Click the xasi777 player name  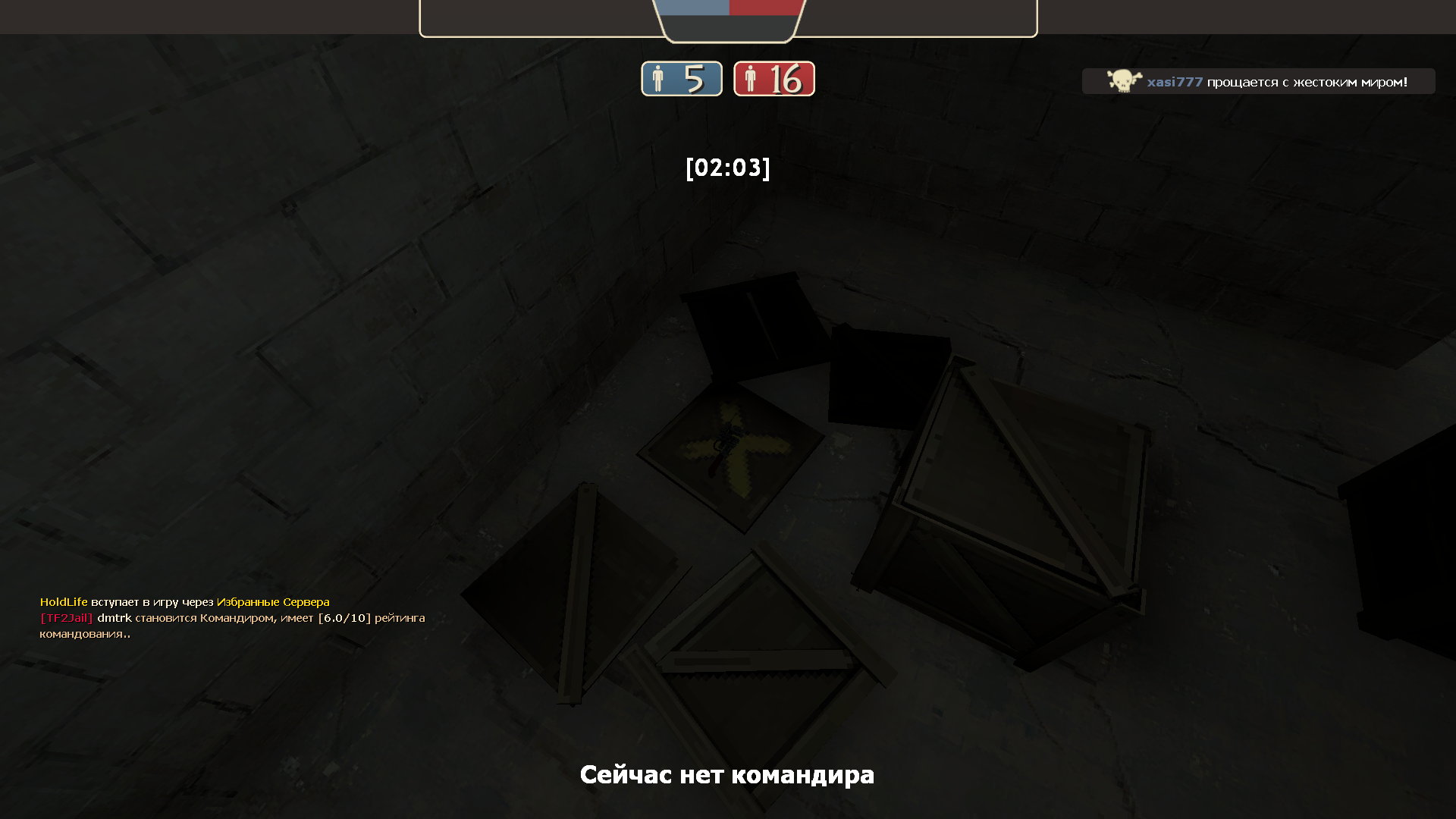(x=1175, y=82)
